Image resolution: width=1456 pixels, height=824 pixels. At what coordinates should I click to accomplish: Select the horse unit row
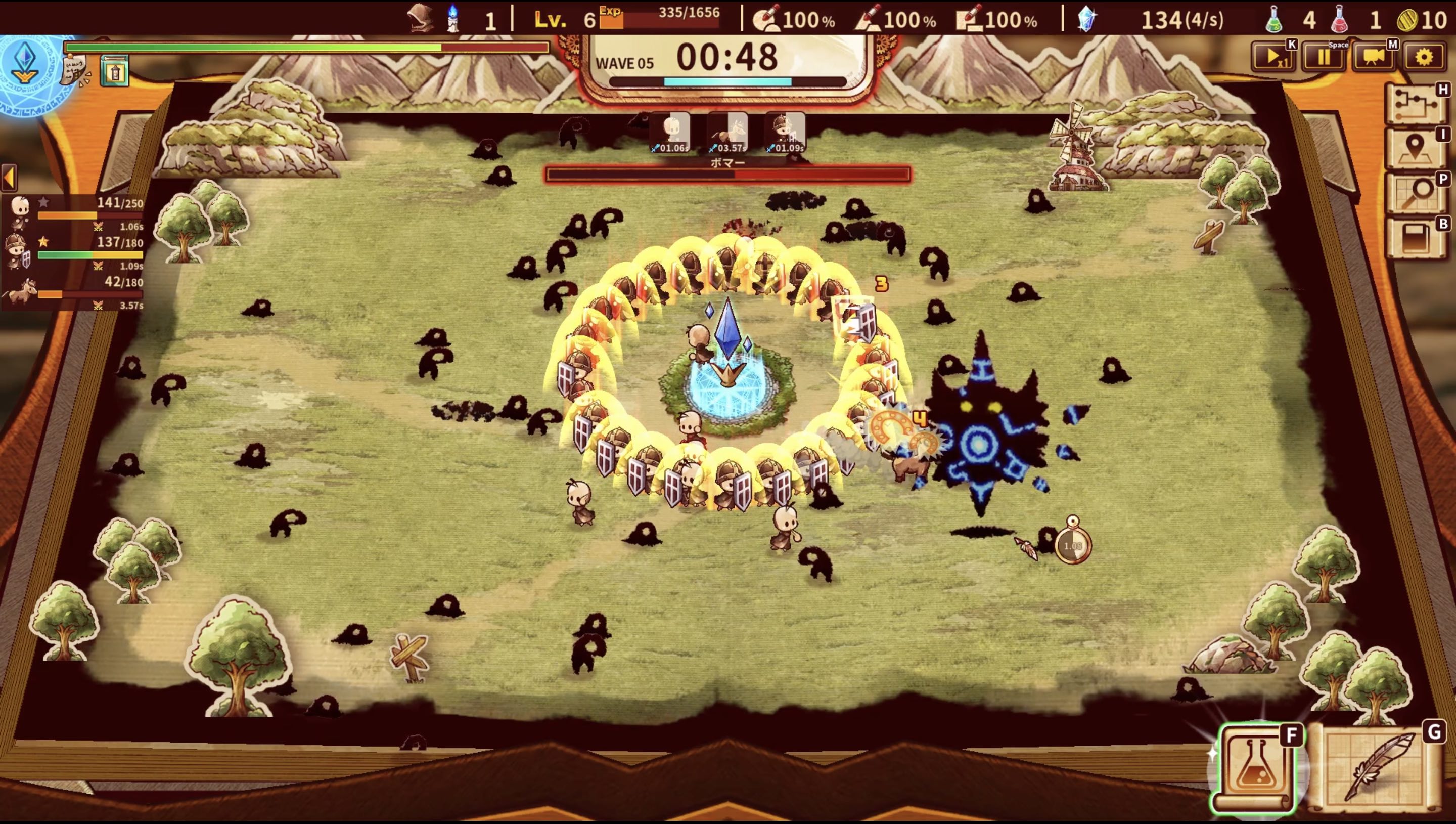coord(73,291)
